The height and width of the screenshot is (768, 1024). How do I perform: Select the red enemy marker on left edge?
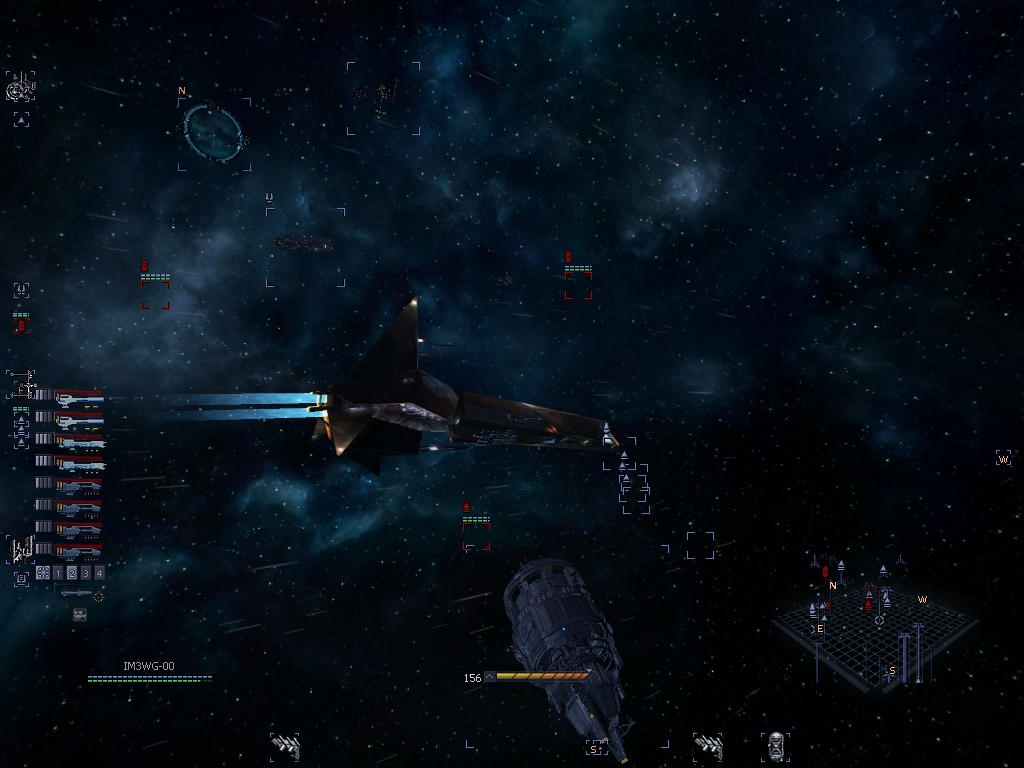[x=21, y=323]
